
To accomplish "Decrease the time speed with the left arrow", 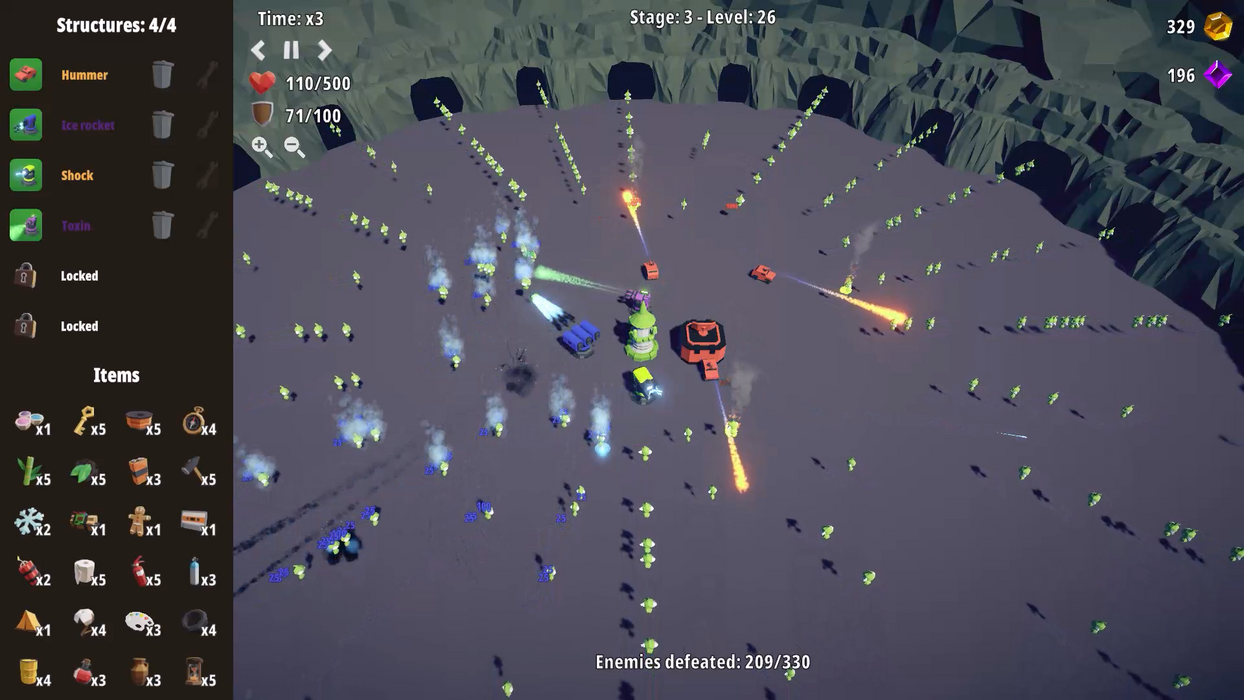I will pyautogui.click(x=258, y=49).
